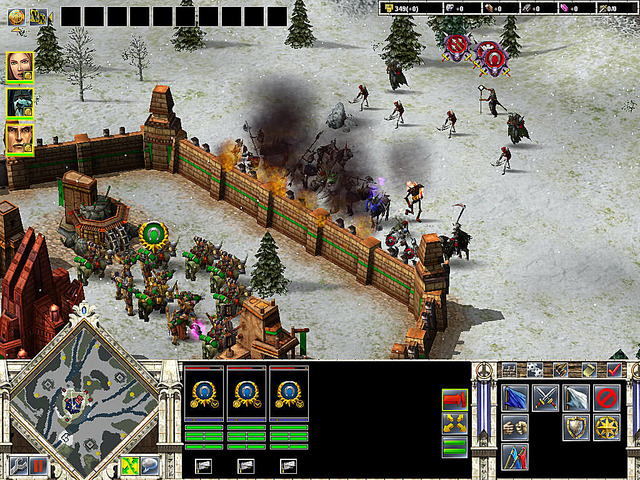Pause the game with the red pause button
This screenshot has height=480, width=640.
tap(38, 465)
